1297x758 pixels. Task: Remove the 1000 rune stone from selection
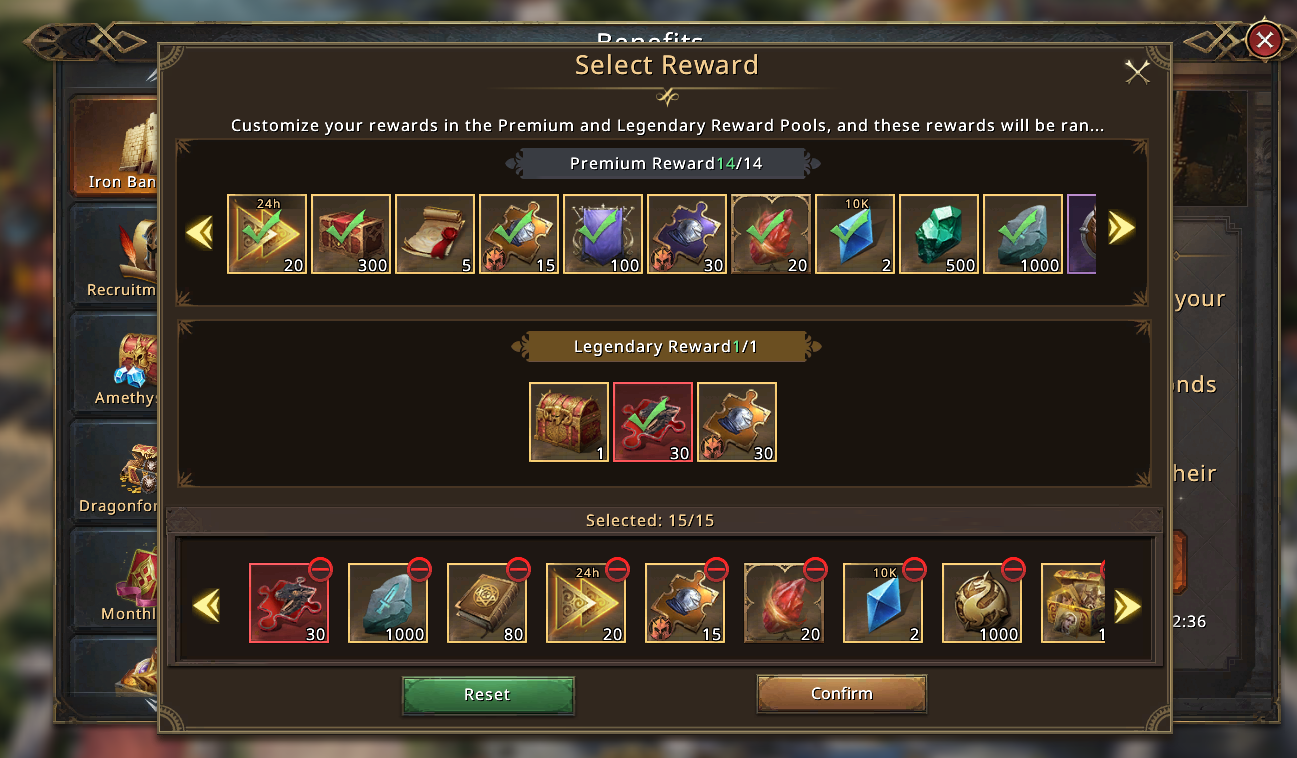coord(419,570)
